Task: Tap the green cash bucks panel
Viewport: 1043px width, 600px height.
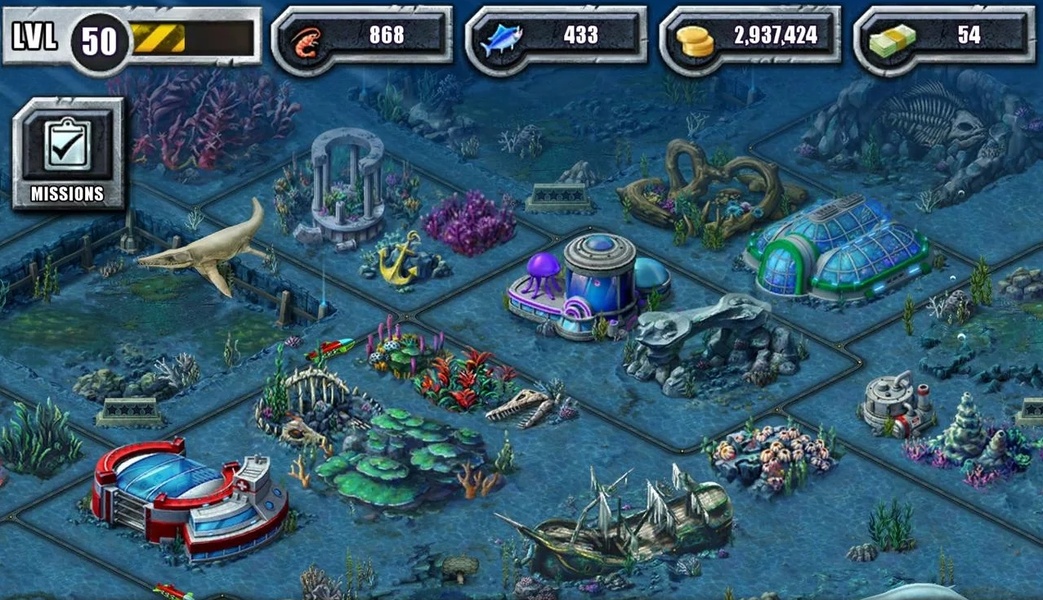Action: click(944, 37)
